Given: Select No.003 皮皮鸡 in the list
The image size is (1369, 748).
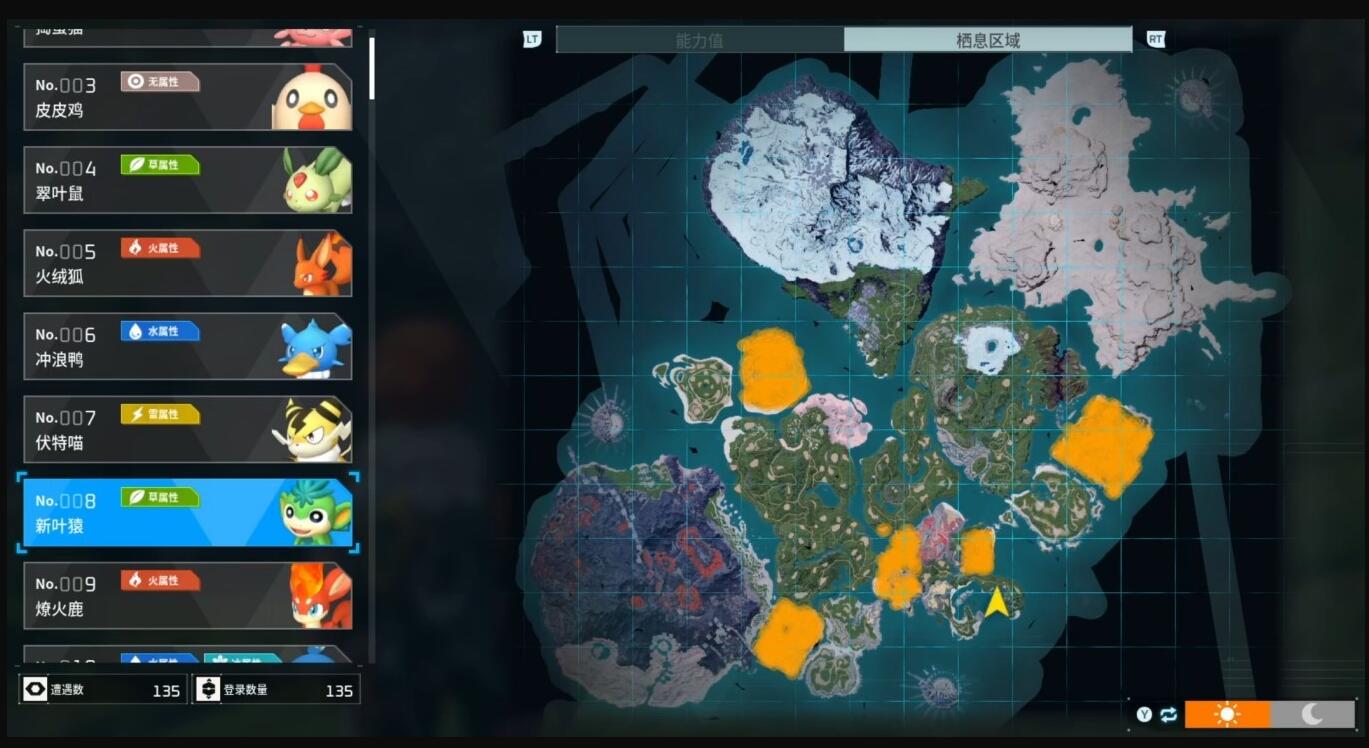Looking at the screenshot, I should pyautogui.click(x=187, y=97).
